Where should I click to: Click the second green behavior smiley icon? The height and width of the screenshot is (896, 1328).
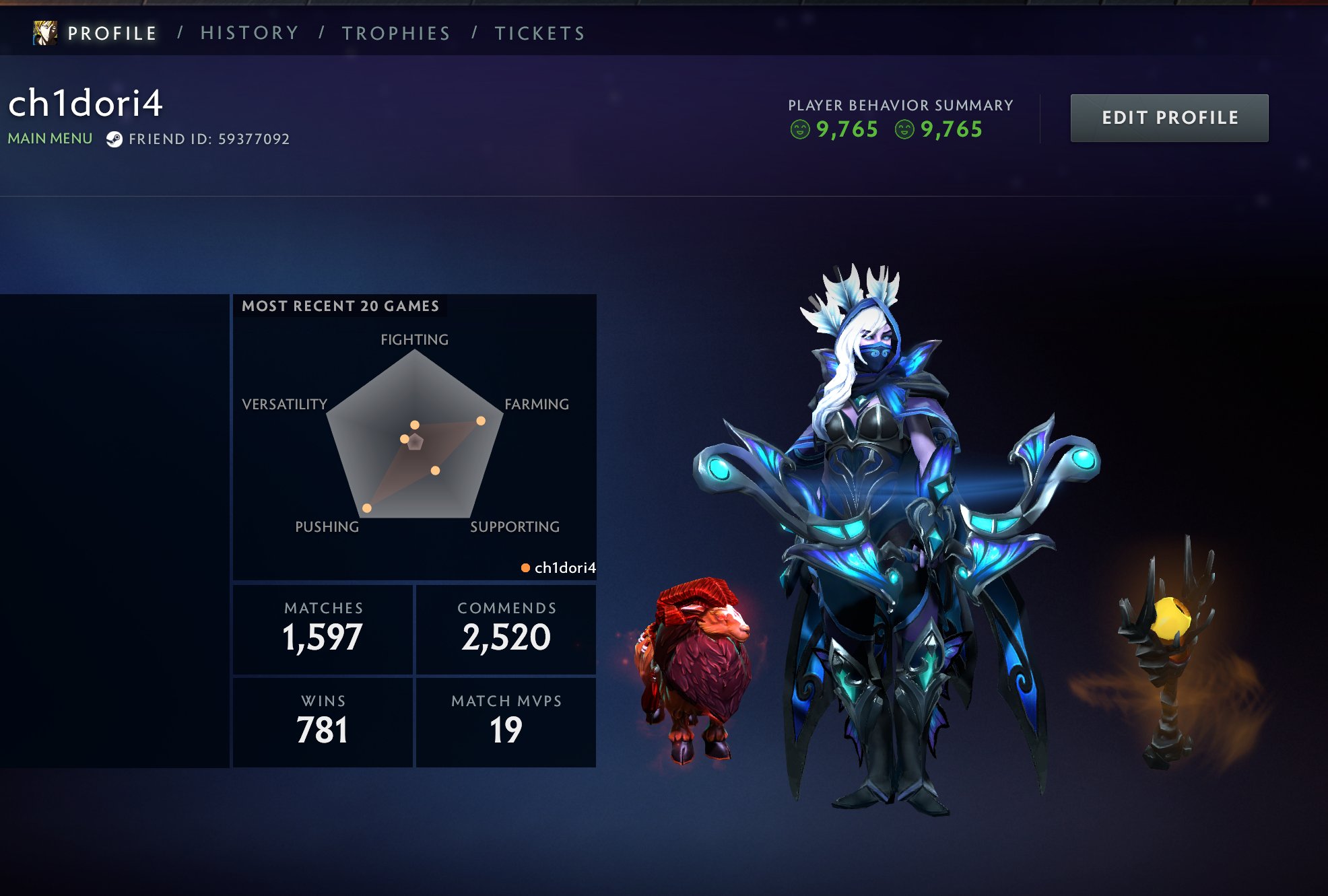[904, 129]
